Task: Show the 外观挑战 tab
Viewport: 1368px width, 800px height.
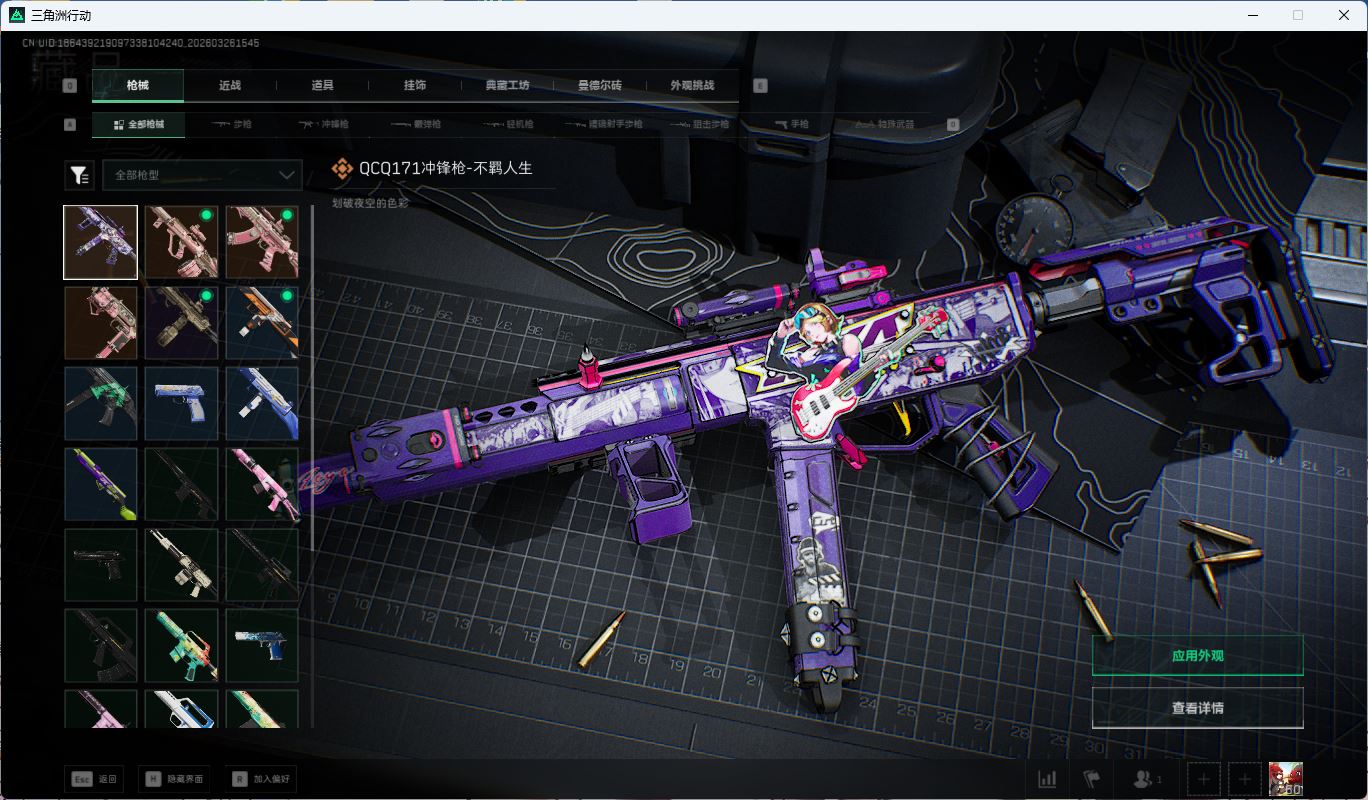Action: [692, 86]
